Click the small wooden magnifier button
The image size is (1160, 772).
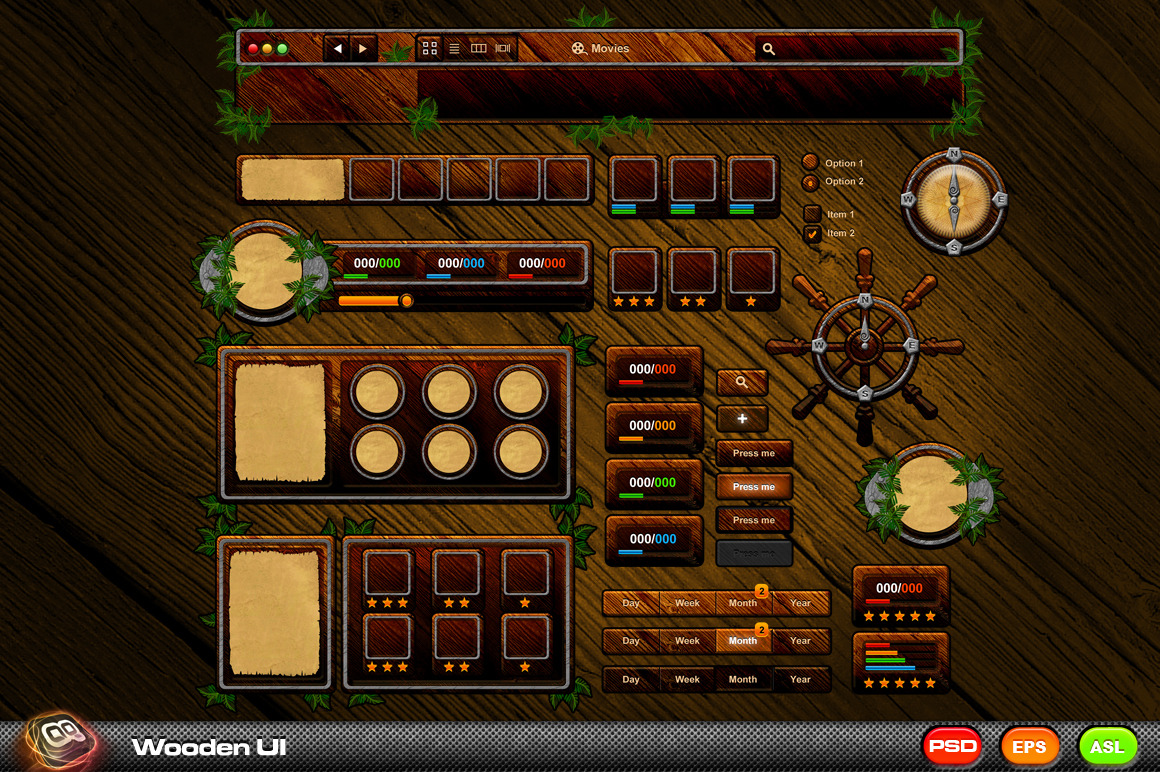pos(742,382)
